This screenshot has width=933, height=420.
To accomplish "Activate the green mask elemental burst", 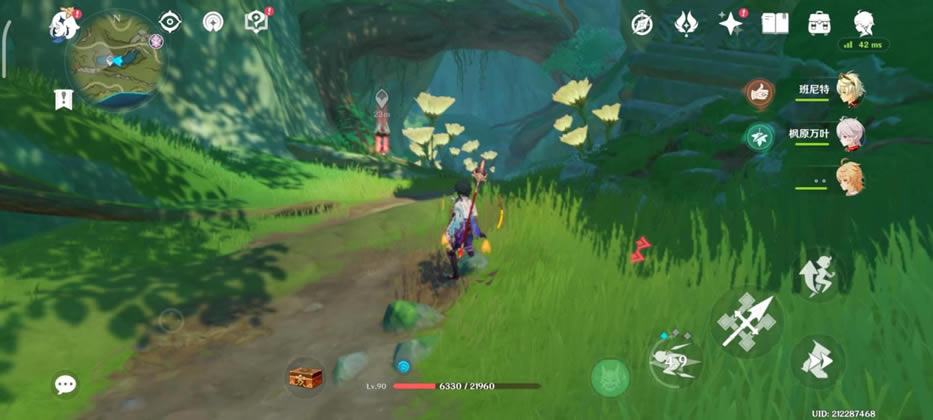I will (610, 377).
